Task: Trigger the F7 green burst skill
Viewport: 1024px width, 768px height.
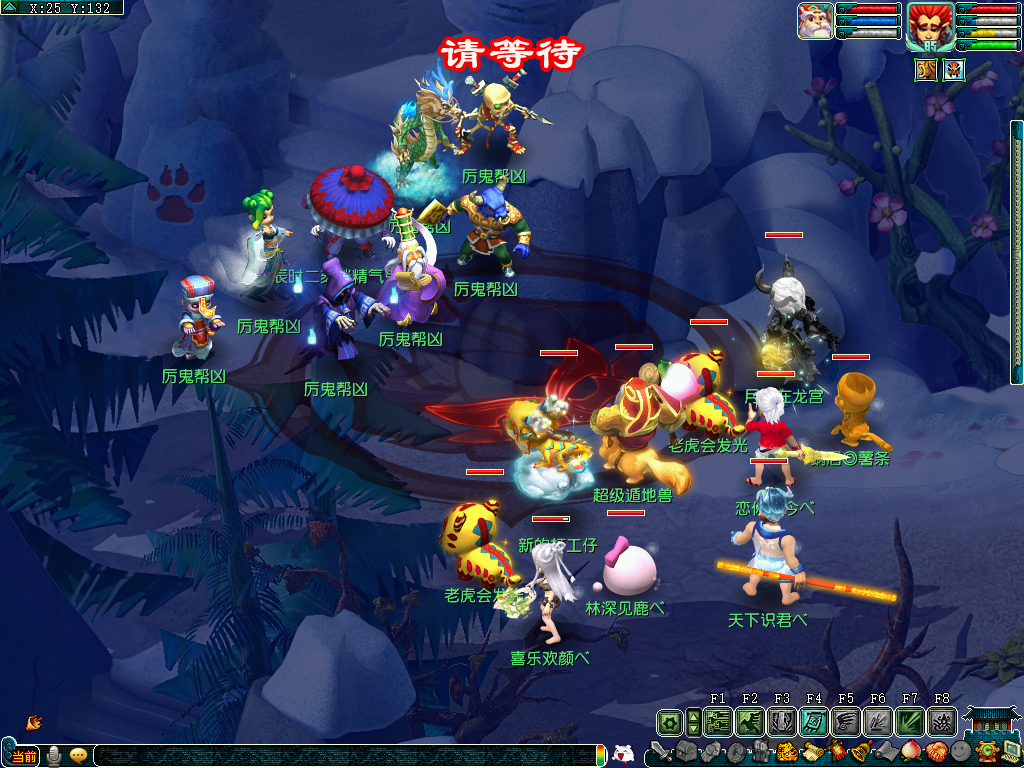Action: coord(910,721)
